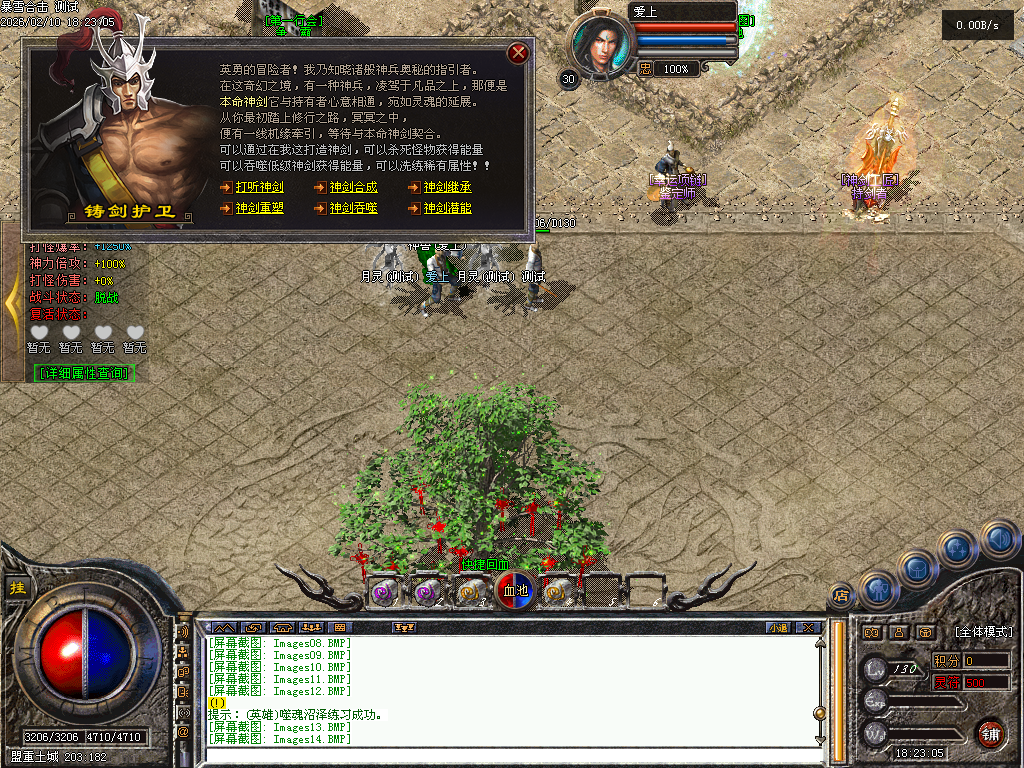Open the 详细属性查询 stats link

[84, 373]
